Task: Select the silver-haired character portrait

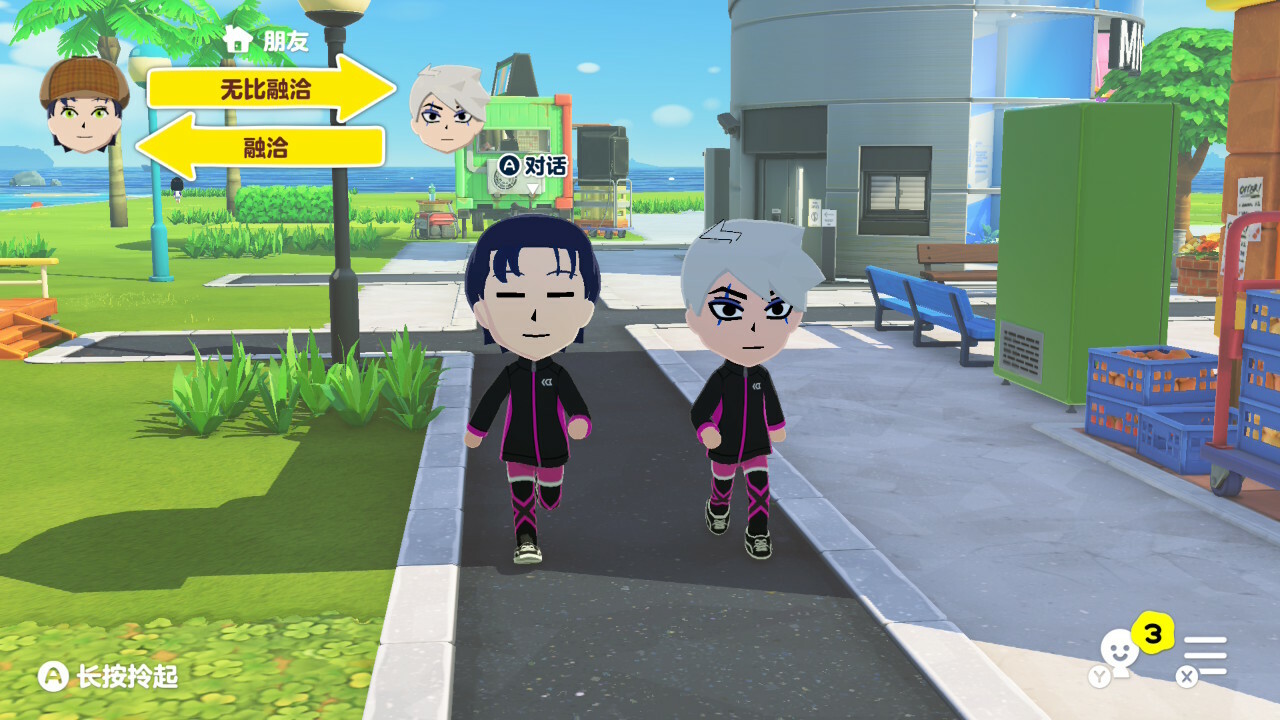Action: coord(447,109)
